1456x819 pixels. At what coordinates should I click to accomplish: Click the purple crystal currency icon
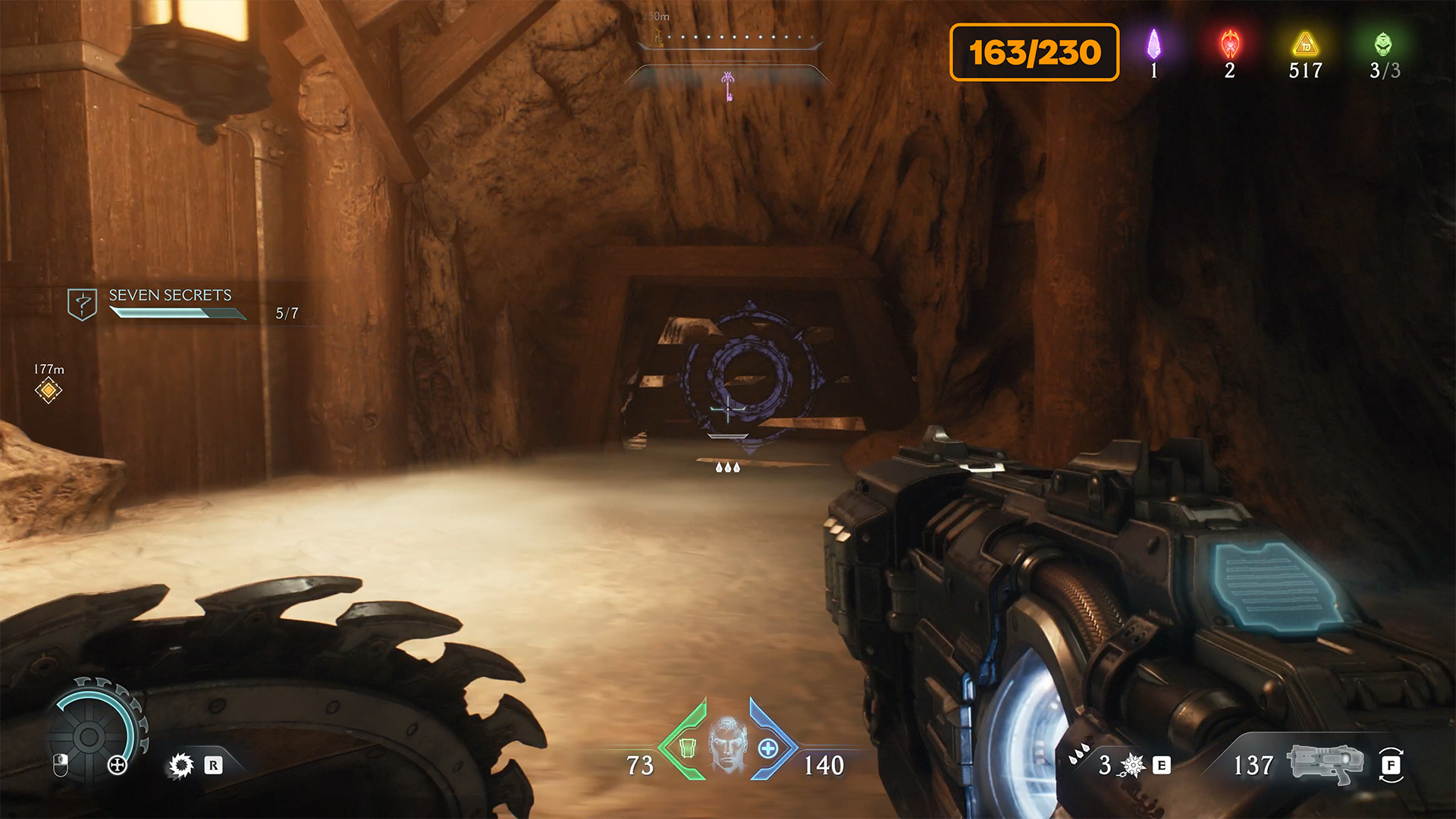[1153, 45]
